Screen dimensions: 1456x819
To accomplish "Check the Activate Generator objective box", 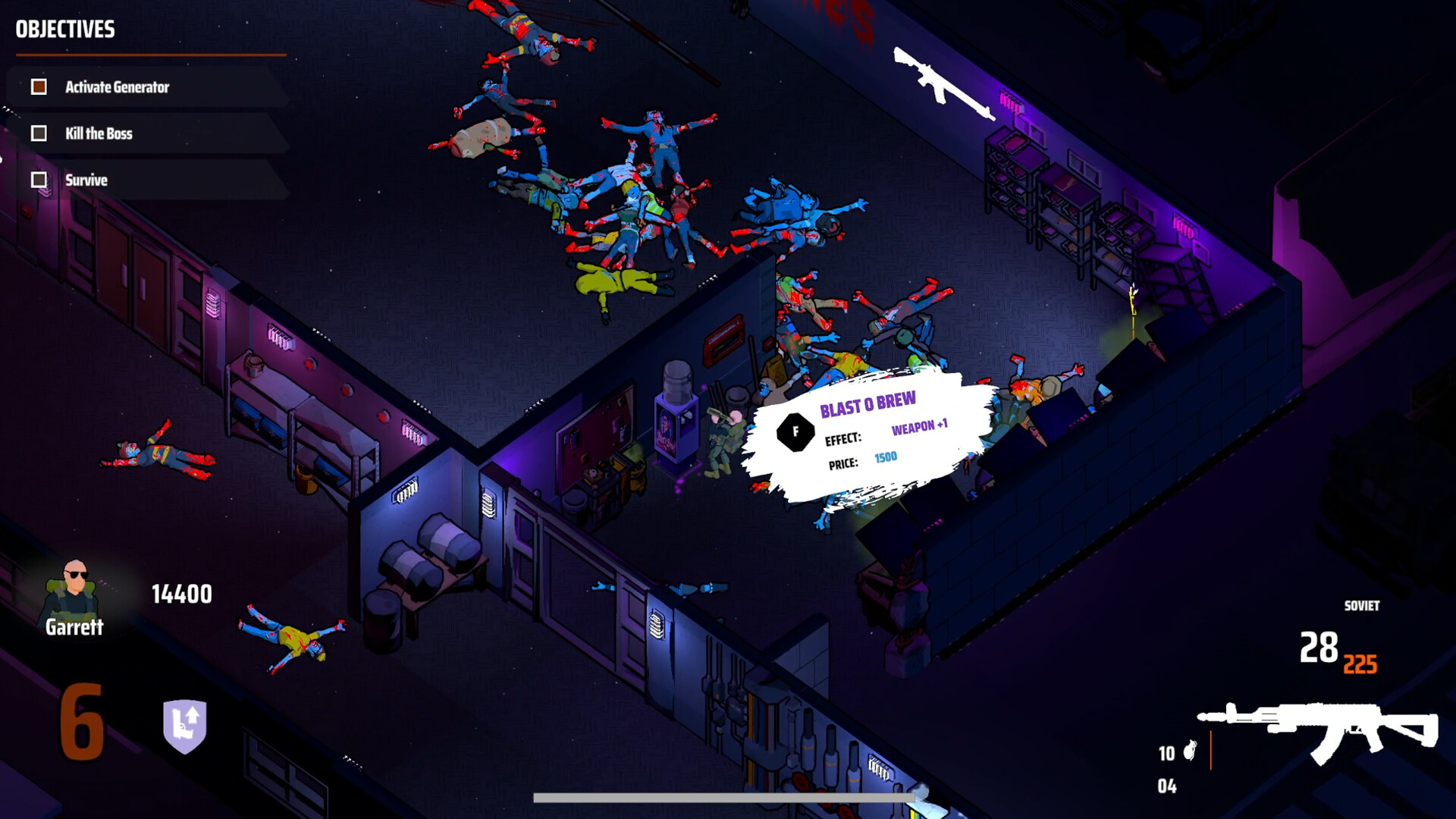I will 38,86.
